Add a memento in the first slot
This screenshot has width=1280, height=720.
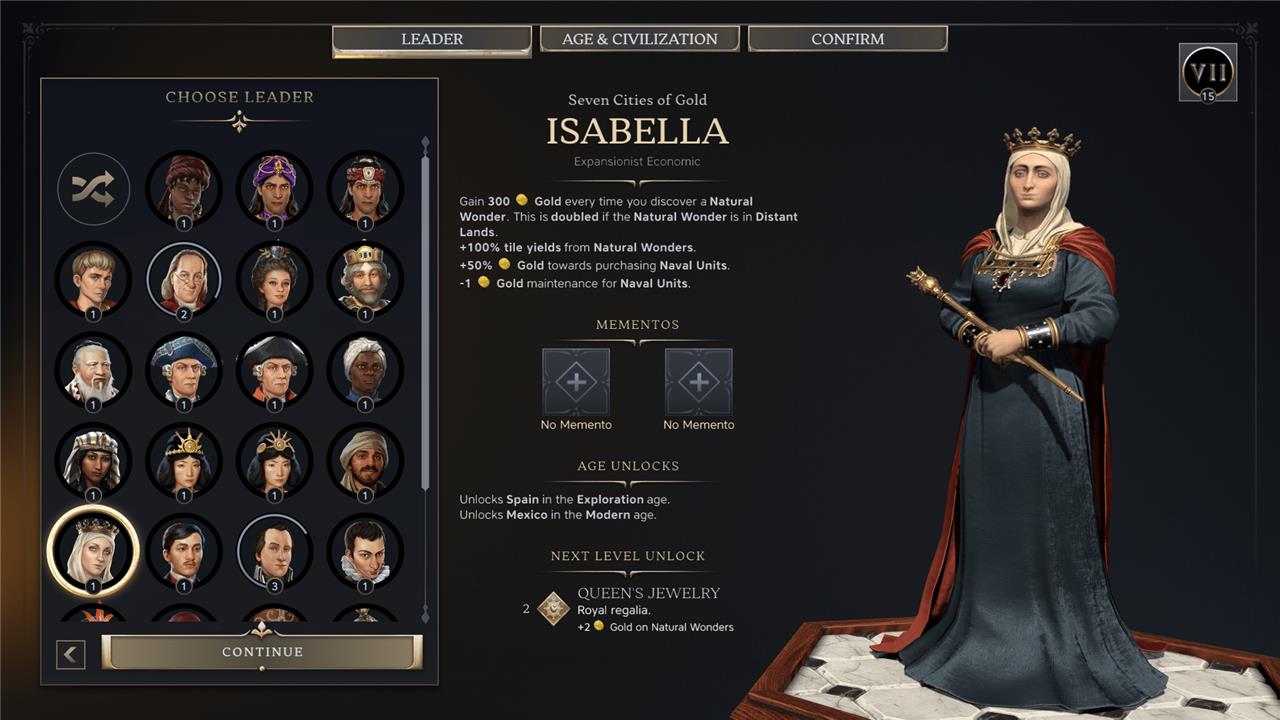click(576, 382)
